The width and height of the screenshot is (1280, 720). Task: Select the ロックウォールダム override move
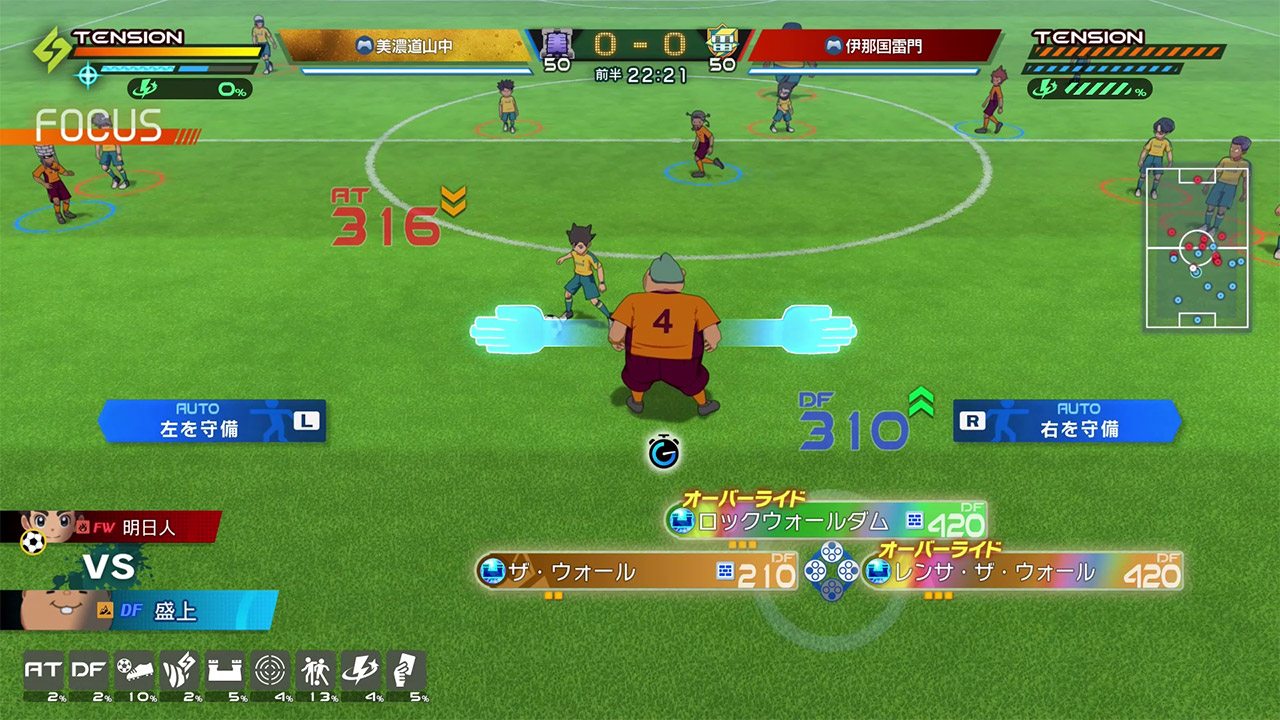coord(826,520)
